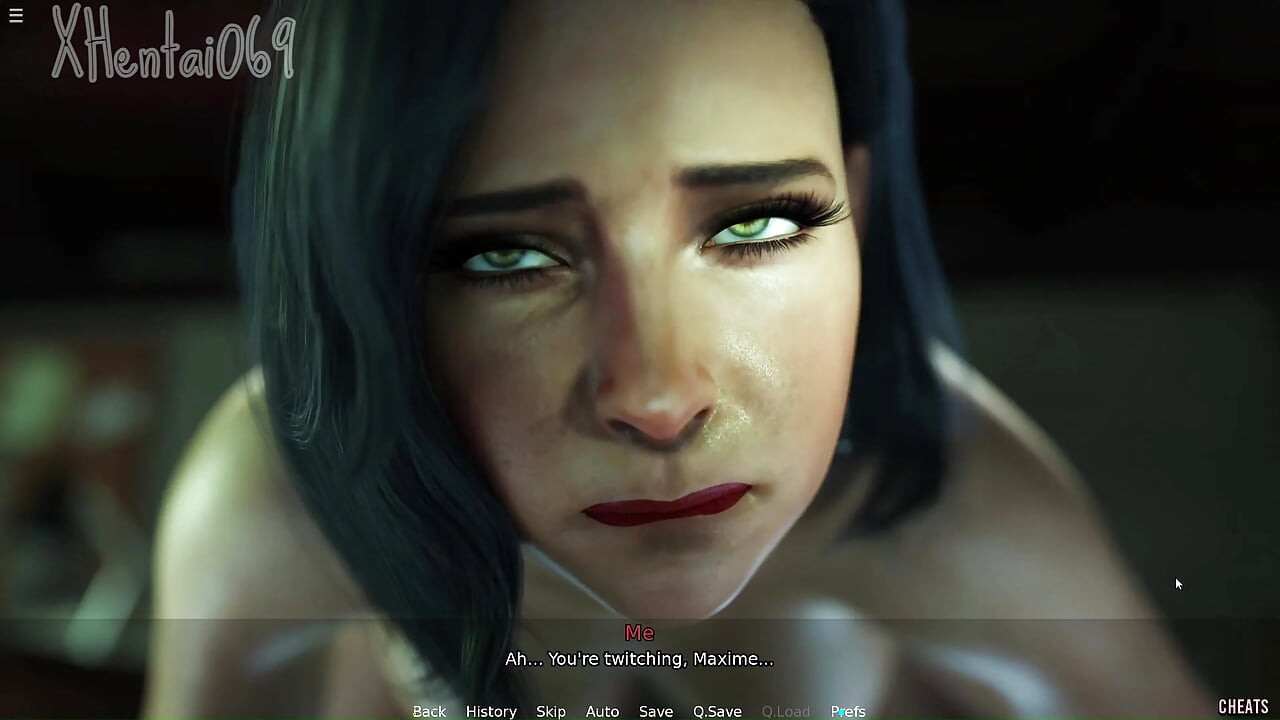Open the hamburger menu icon
This screenshot has height=720, width=1280.
pyautogui.click(x=16, y=16)
